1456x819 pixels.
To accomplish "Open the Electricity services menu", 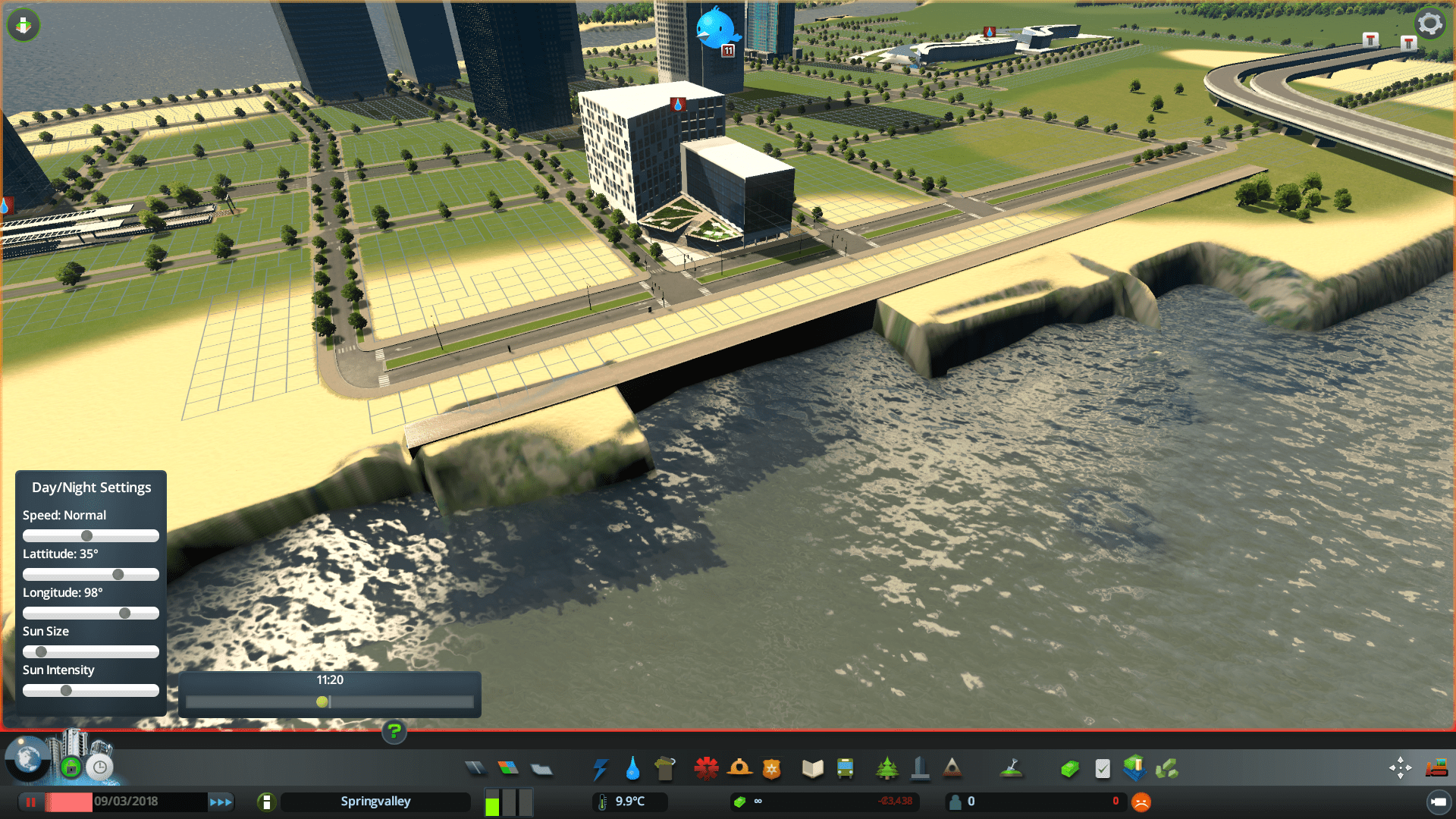I will tap(601, 768).
